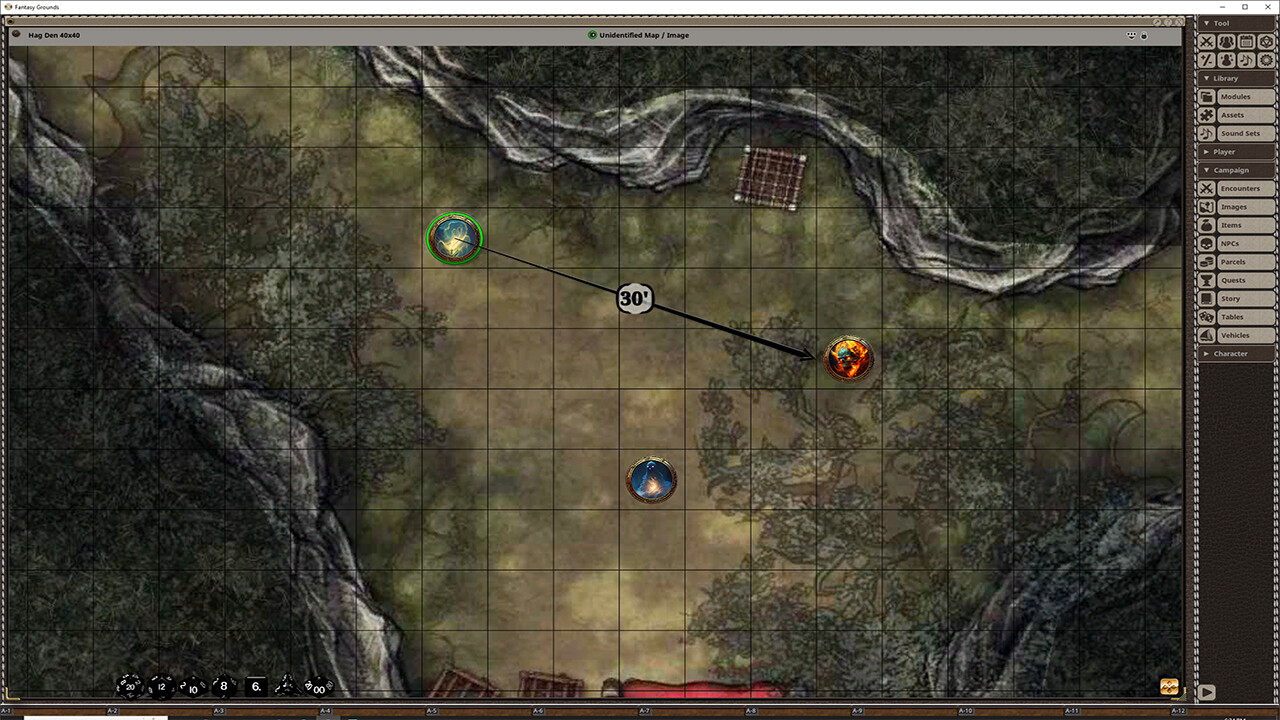Open the Party Sheet people icon
The width and height of the screenshot is (1280, 720).
click(1225, 41)
